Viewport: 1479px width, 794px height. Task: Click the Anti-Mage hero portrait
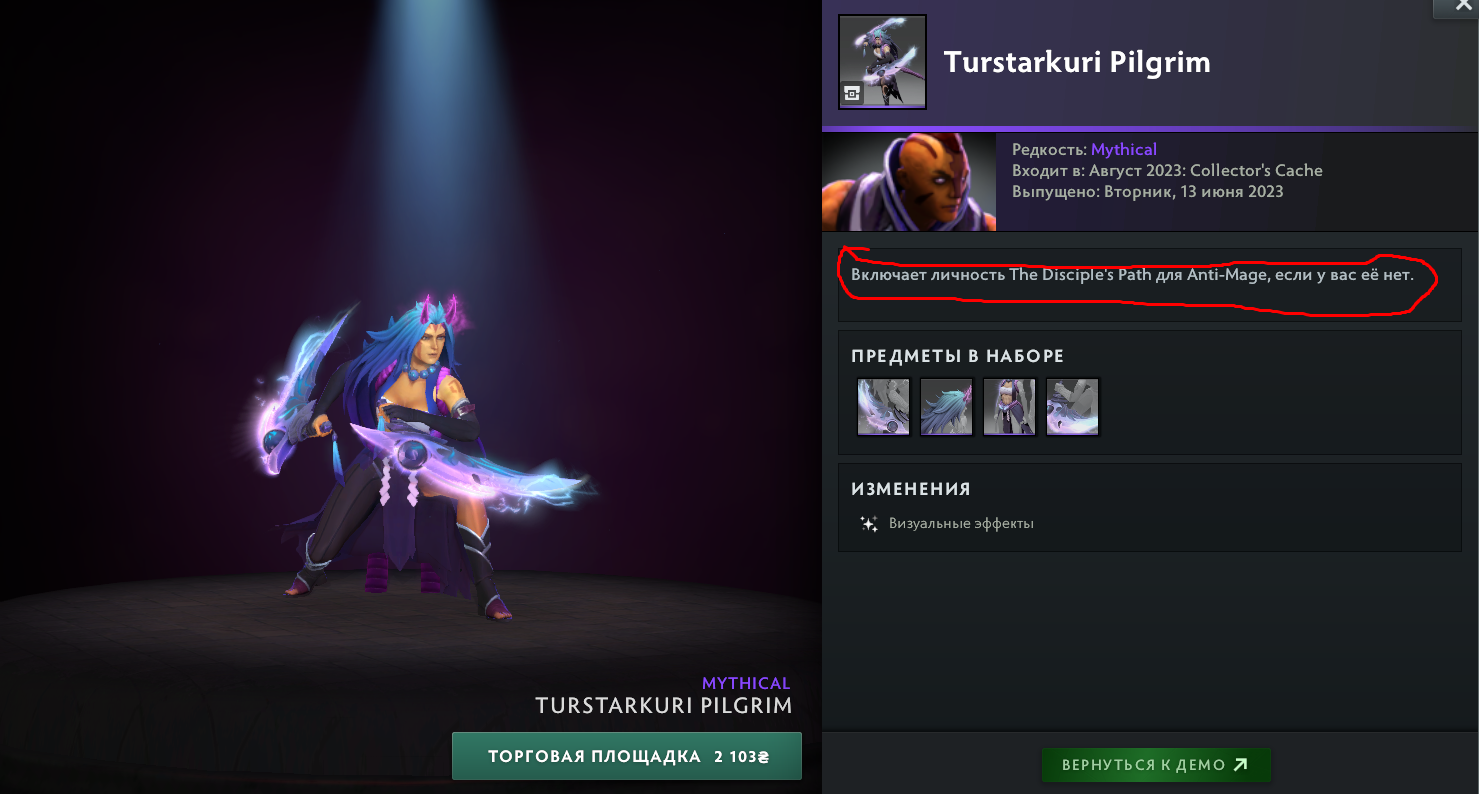pos(908,182)
